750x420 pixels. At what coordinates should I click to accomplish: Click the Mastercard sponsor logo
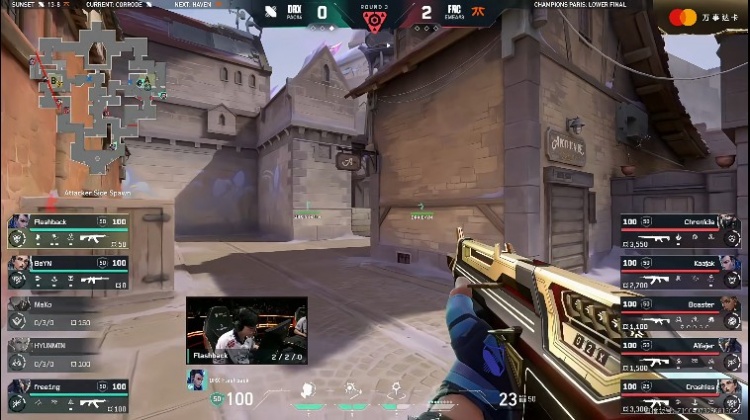click(x=681, y=16)
